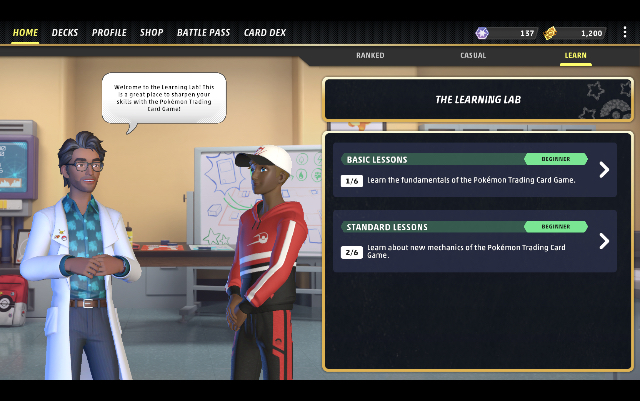Click the crystal currency counter showing 157
The height and width of the screenshot is (401, 640).
coord(507,33)
